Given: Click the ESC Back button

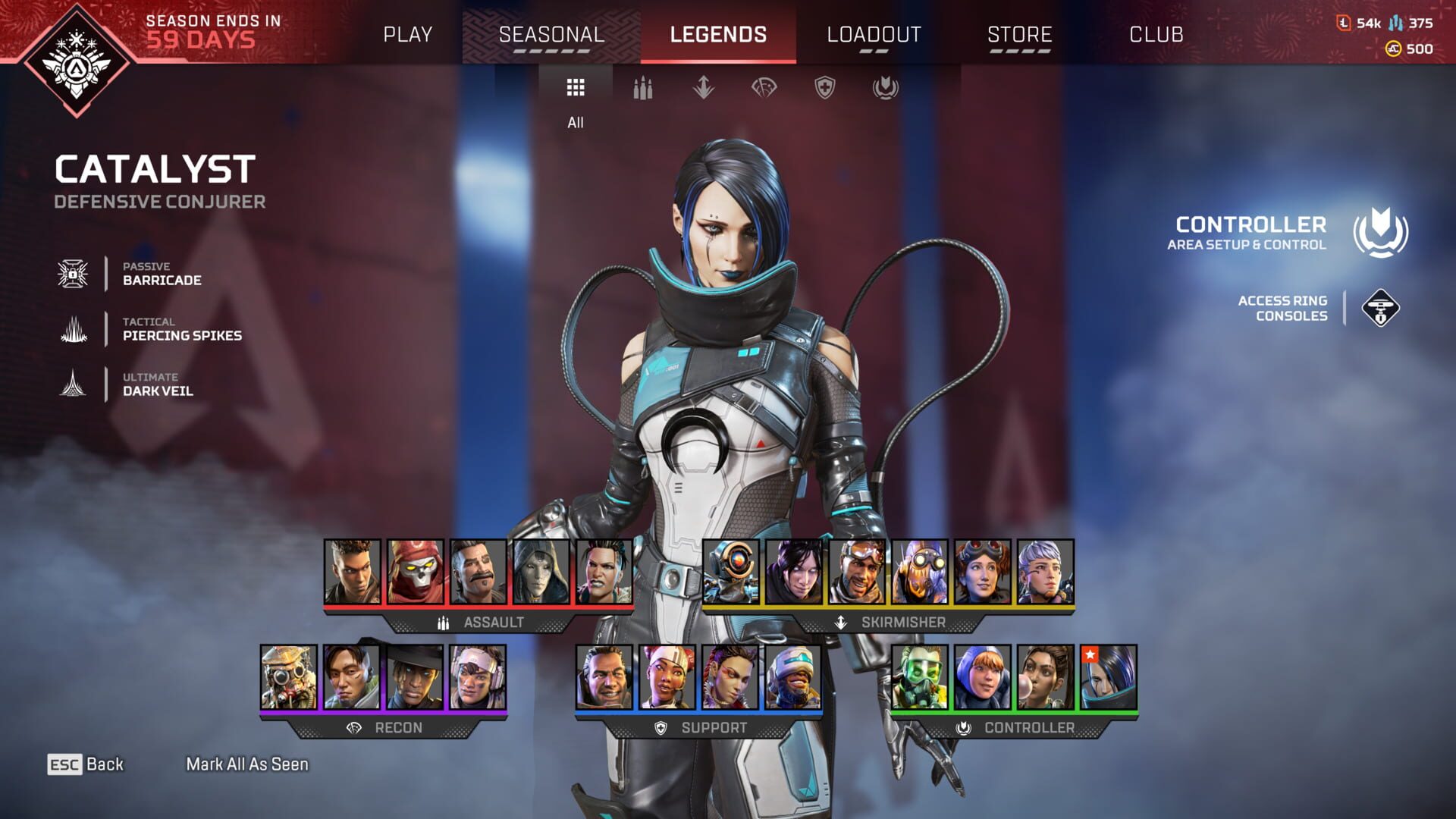Looking at the screenshot, I should point(86,764).
